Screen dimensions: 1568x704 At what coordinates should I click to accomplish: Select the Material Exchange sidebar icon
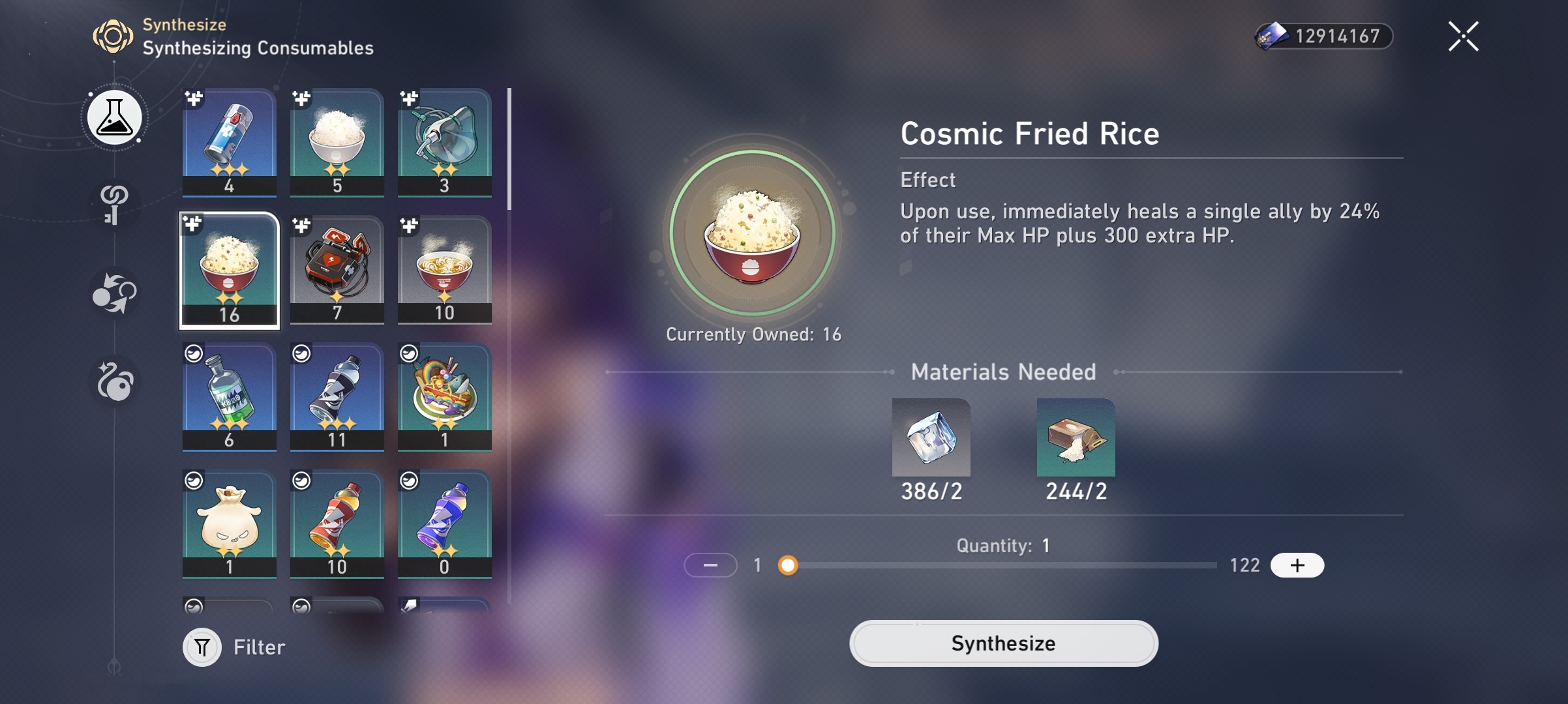coord(115,293)
